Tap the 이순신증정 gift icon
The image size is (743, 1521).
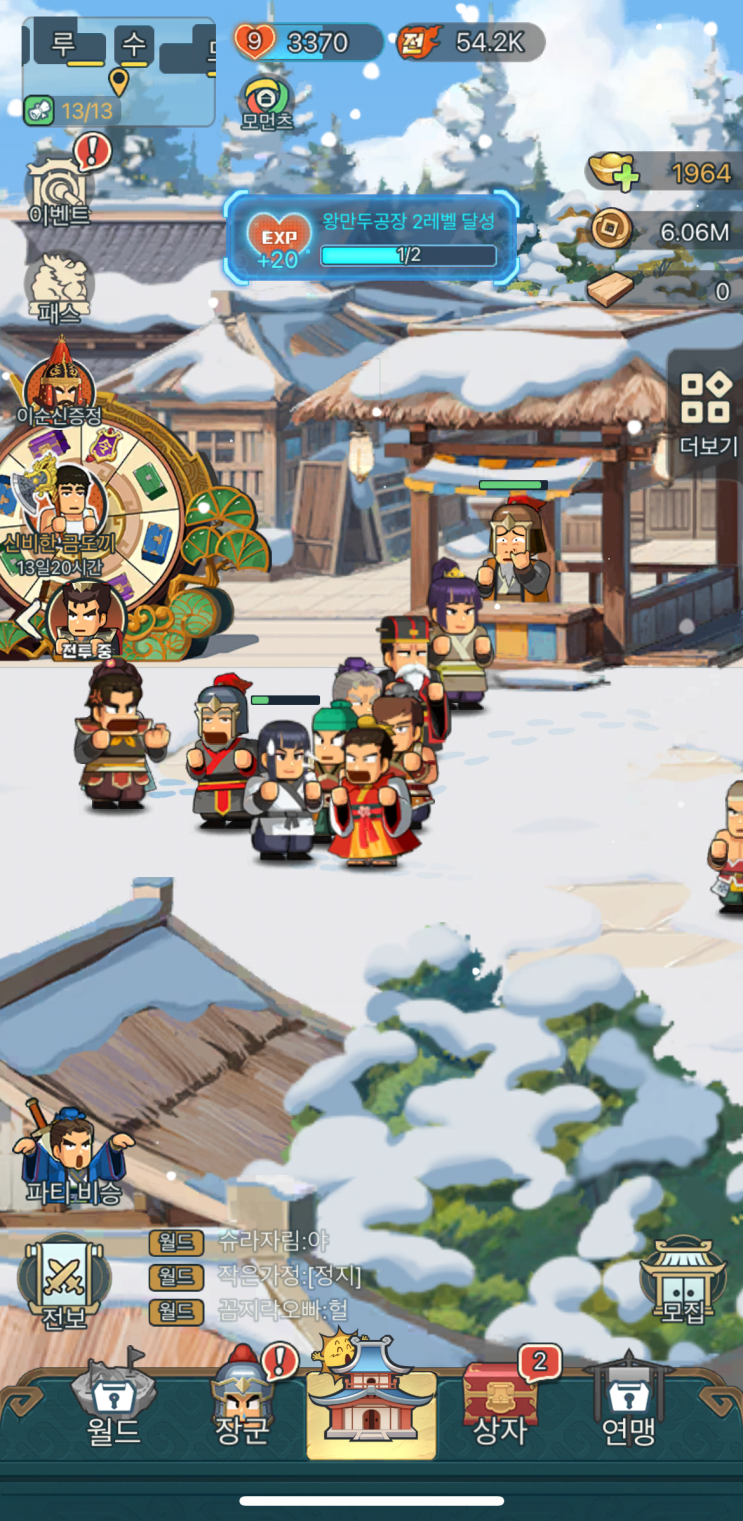pyautogui.click(x=60, y=385)
